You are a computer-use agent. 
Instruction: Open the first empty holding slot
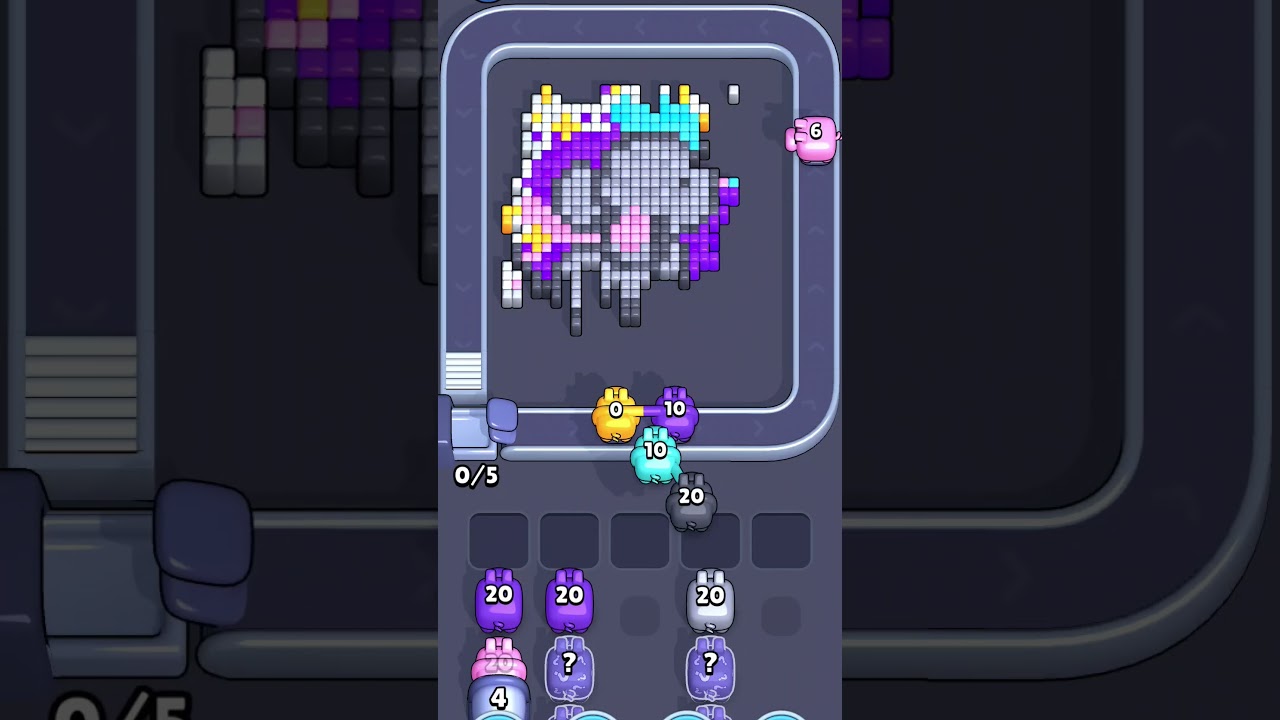point(497,538)
